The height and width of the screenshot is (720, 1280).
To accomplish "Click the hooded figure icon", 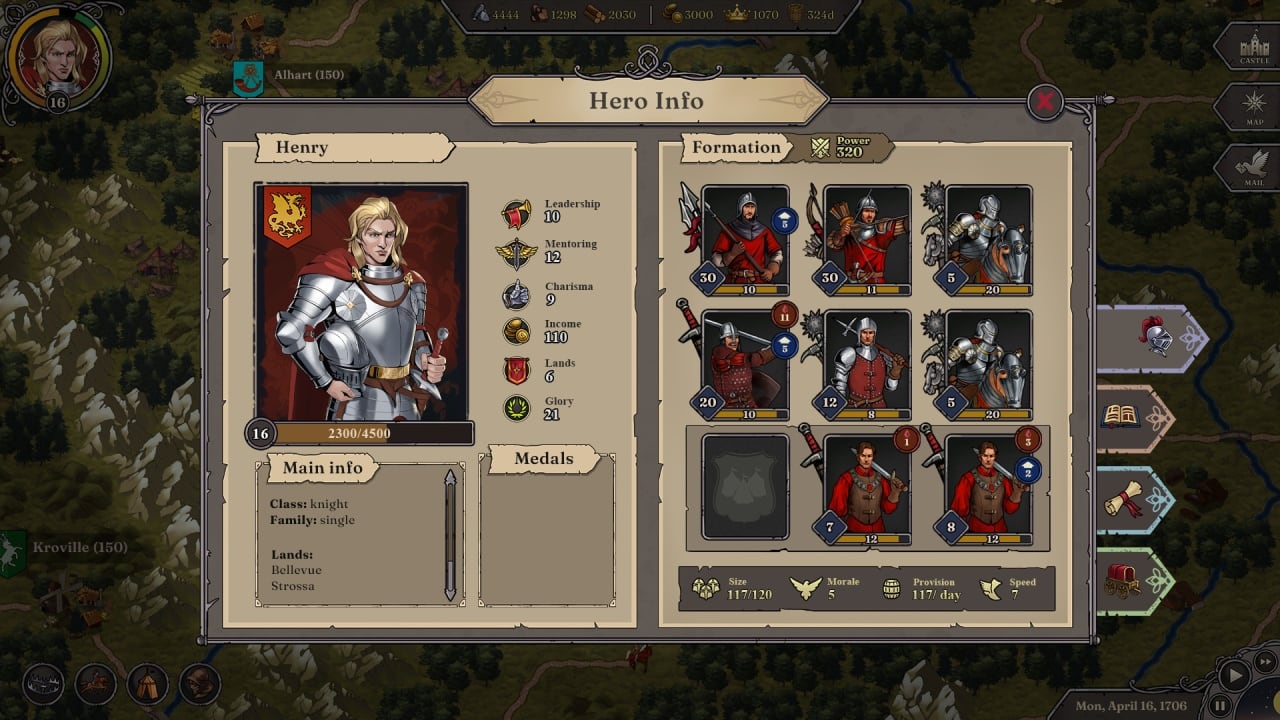I will [x=200, y=684].
